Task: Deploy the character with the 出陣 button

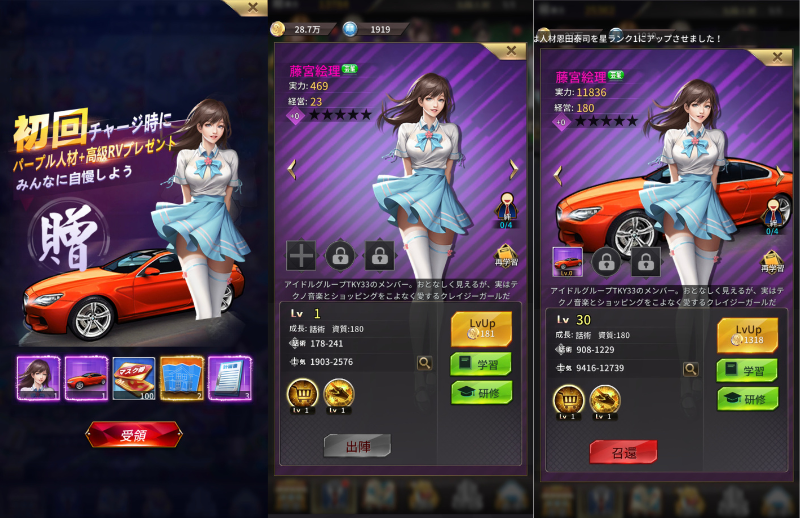Action: pyautogui.click(x=357, y=445)
